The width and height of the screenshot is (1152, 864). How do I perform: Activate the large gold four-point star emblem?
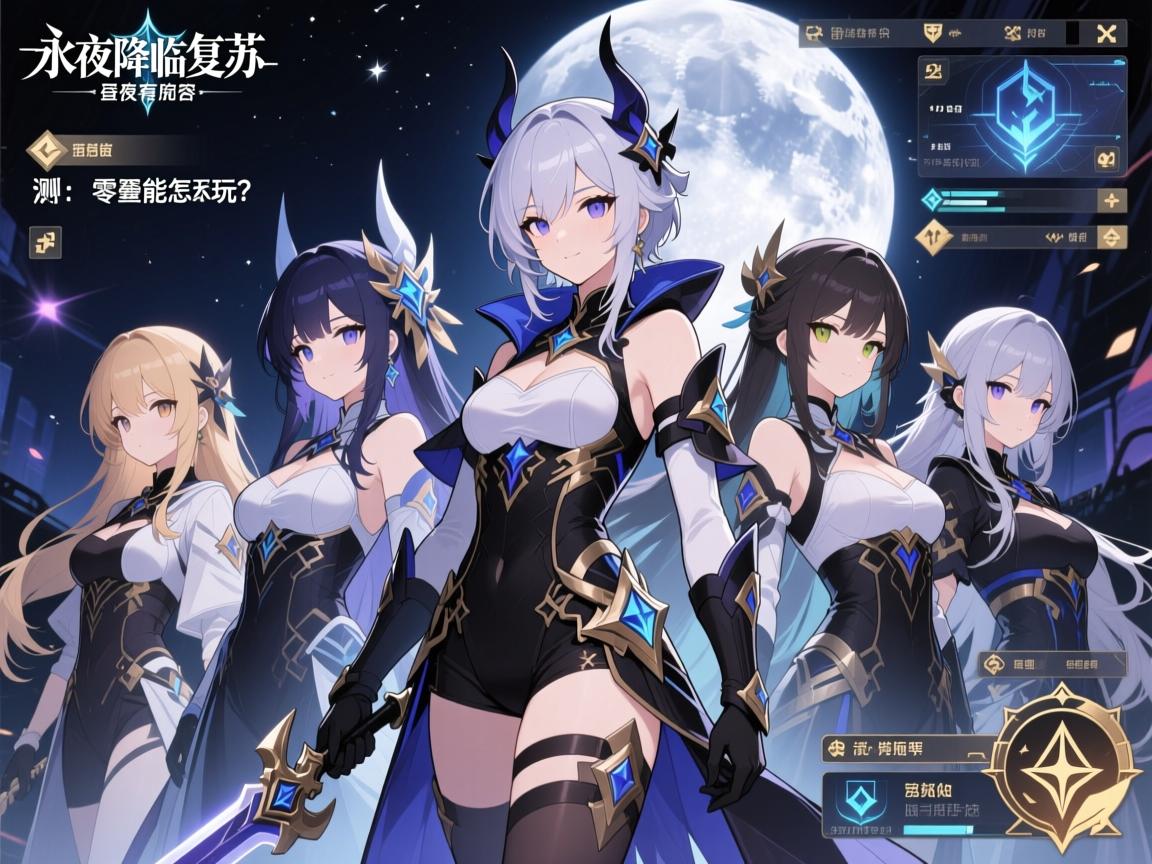point(1063,768)
